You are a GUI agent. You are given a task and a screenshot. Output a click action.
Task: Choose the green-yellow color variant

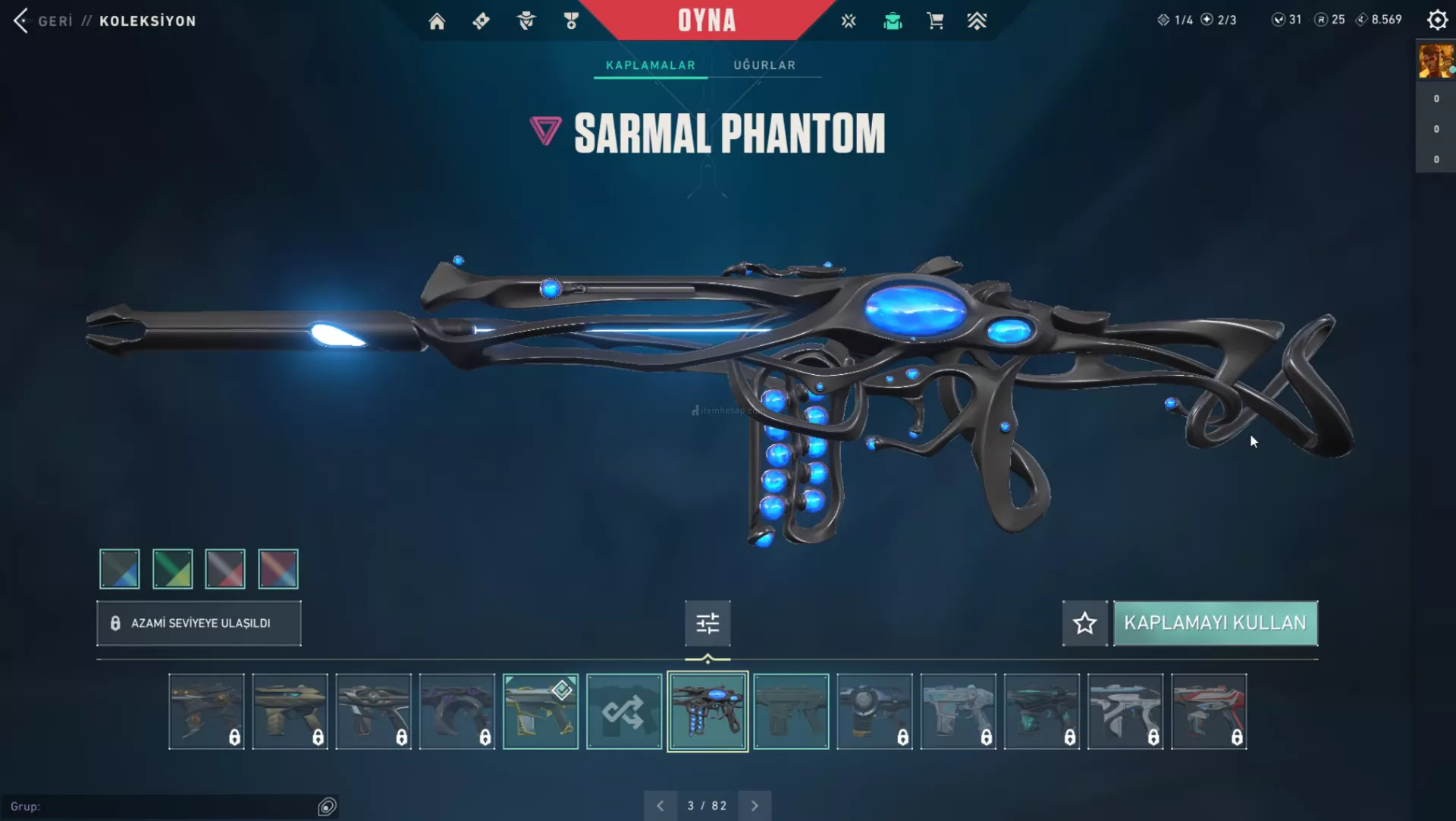(x=172, y=569)
